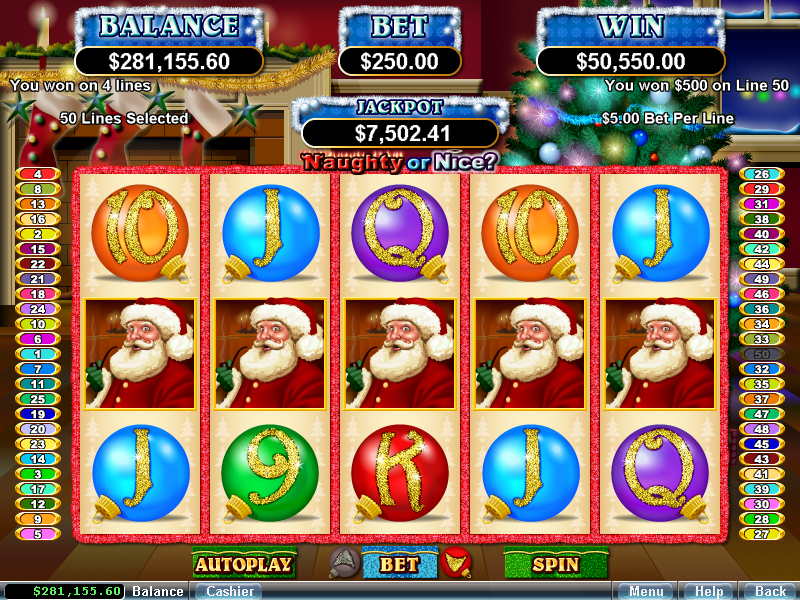Start the reels with the Spin button
Screen dimensions: 800x600
click(554, 564)
